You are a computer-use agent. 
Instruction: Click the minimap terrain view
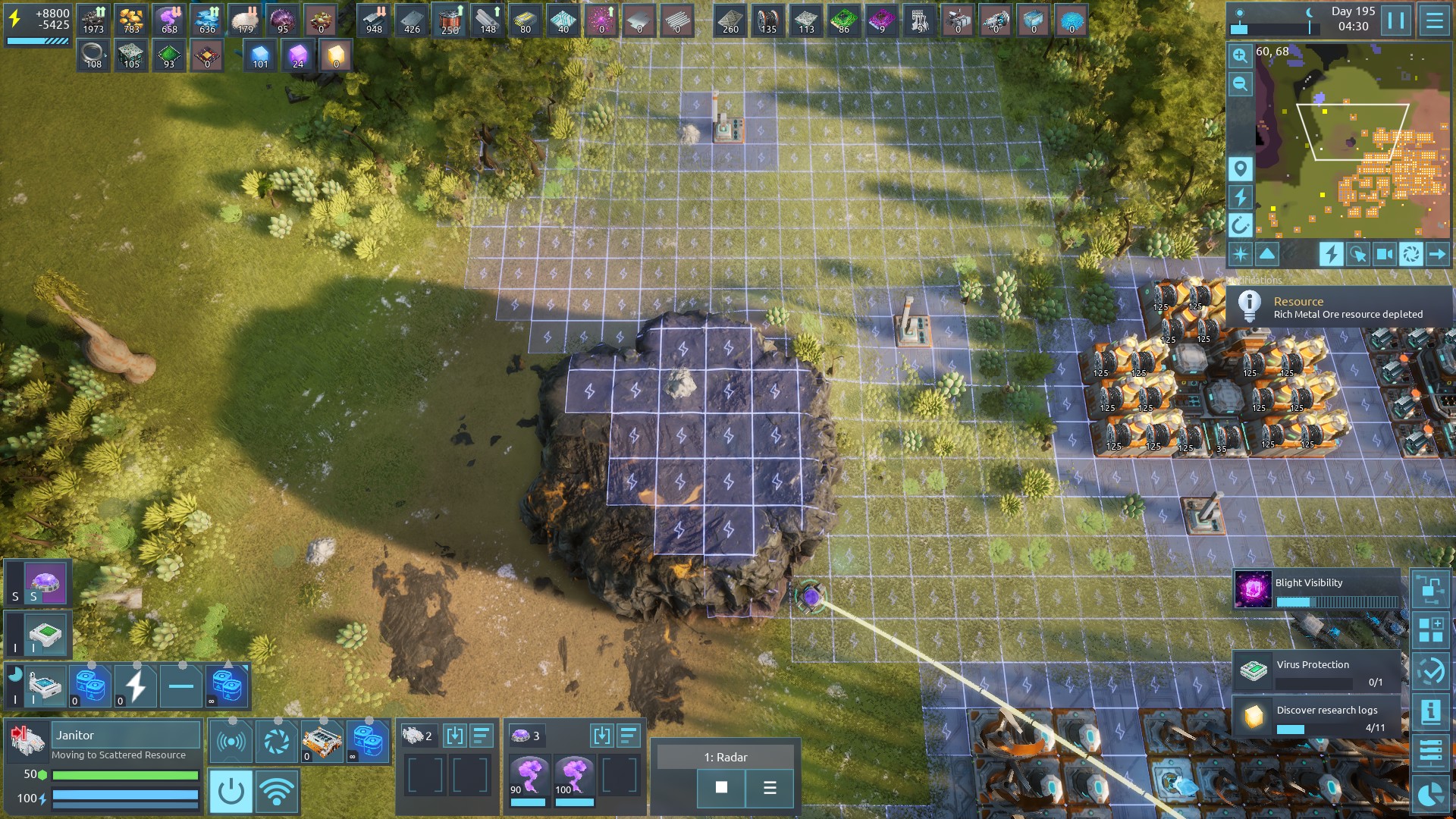1350,144
